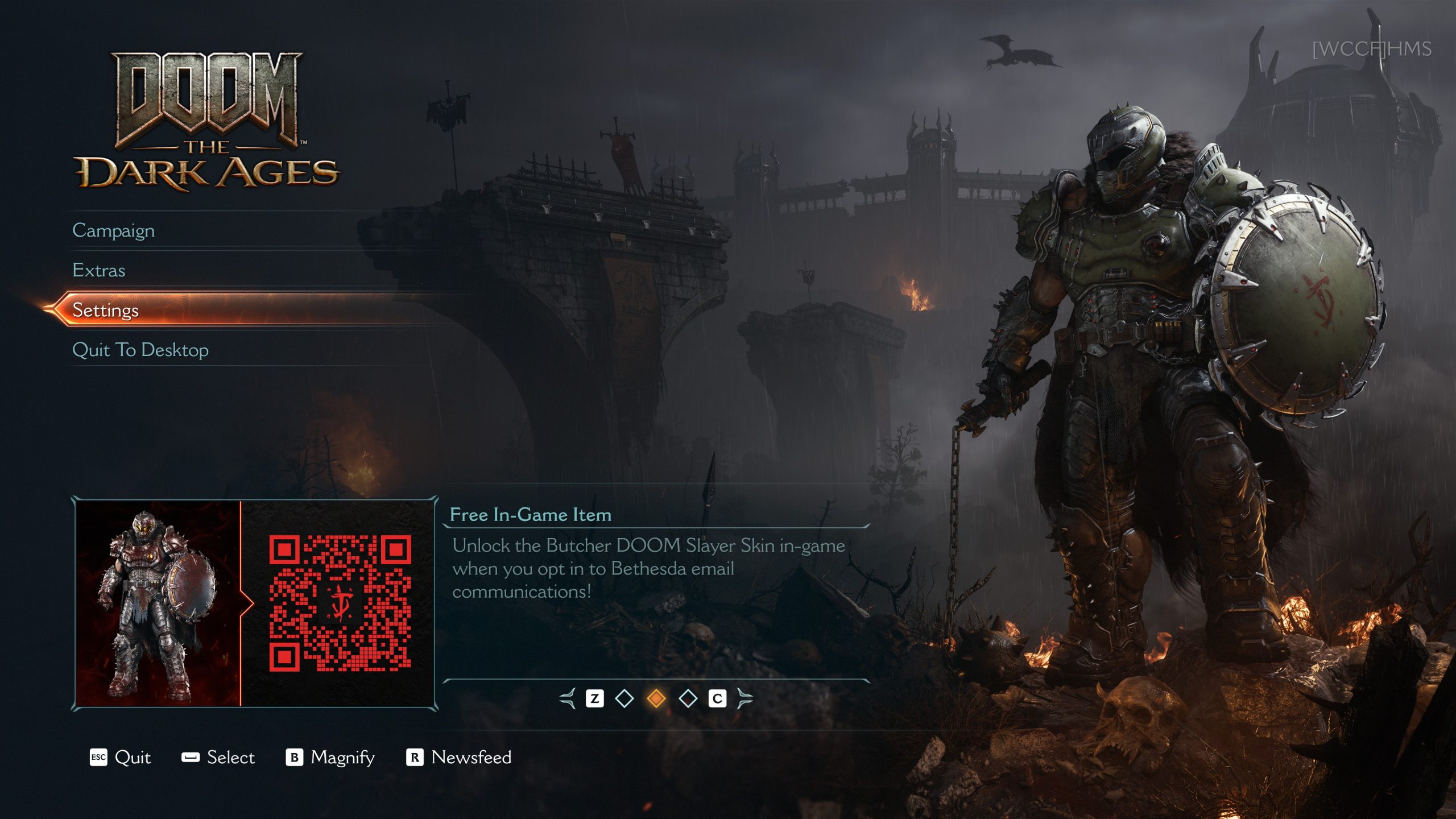
Task: Select the orange active newsfeed page diamond
Action: click(656, 698)
